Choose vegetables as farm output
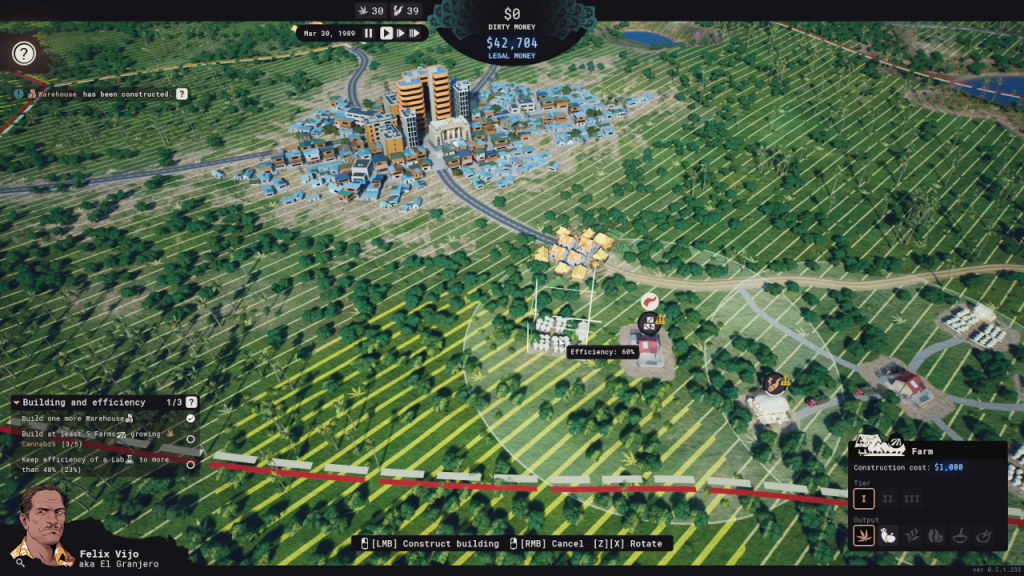 tap(887, 536)
